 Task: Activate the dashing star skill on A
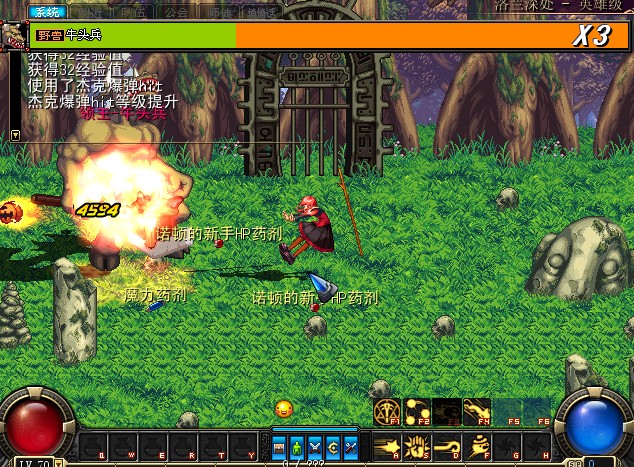tap(387, 445)
